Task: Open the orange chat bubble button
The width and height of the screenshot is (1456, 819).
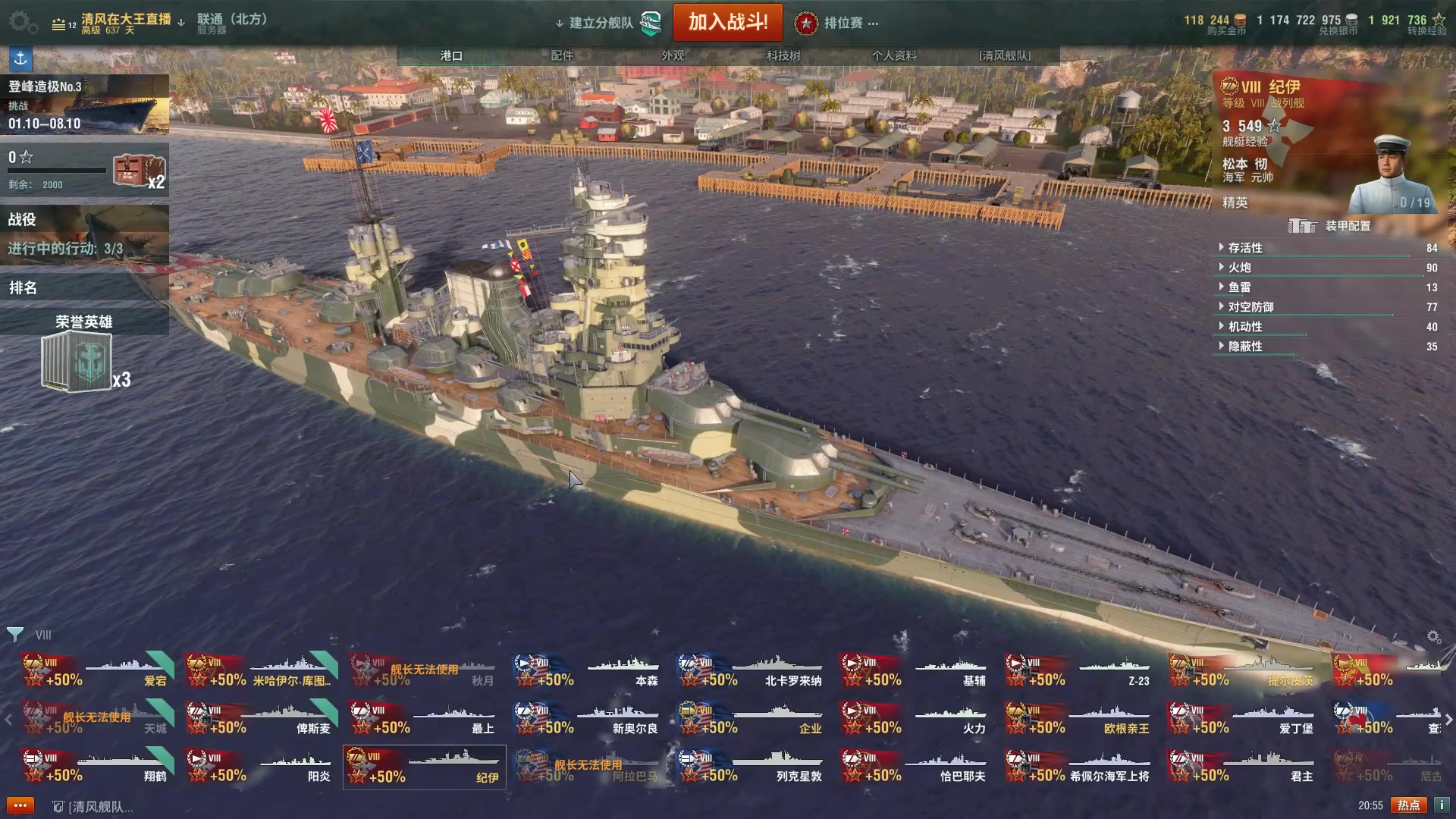Action: [x=20, y=805]
